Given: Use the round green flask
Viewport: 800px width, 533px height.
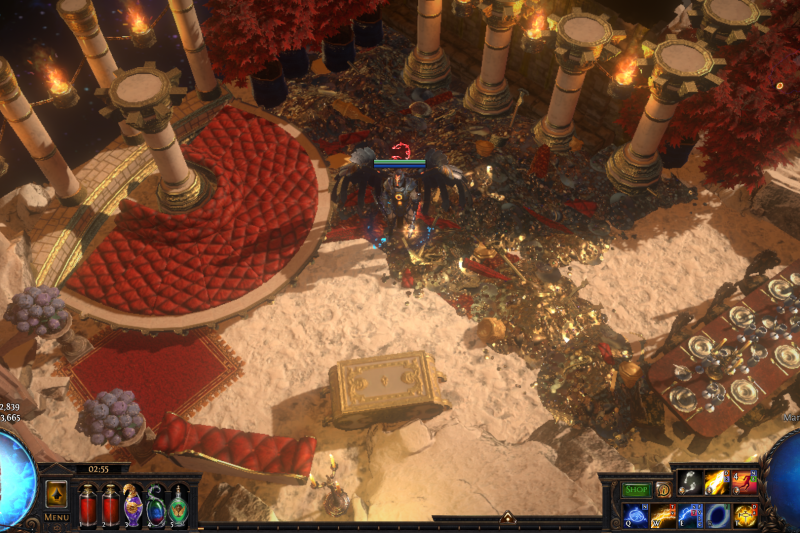Looking at the screenshot, I should tap(178, 503).
